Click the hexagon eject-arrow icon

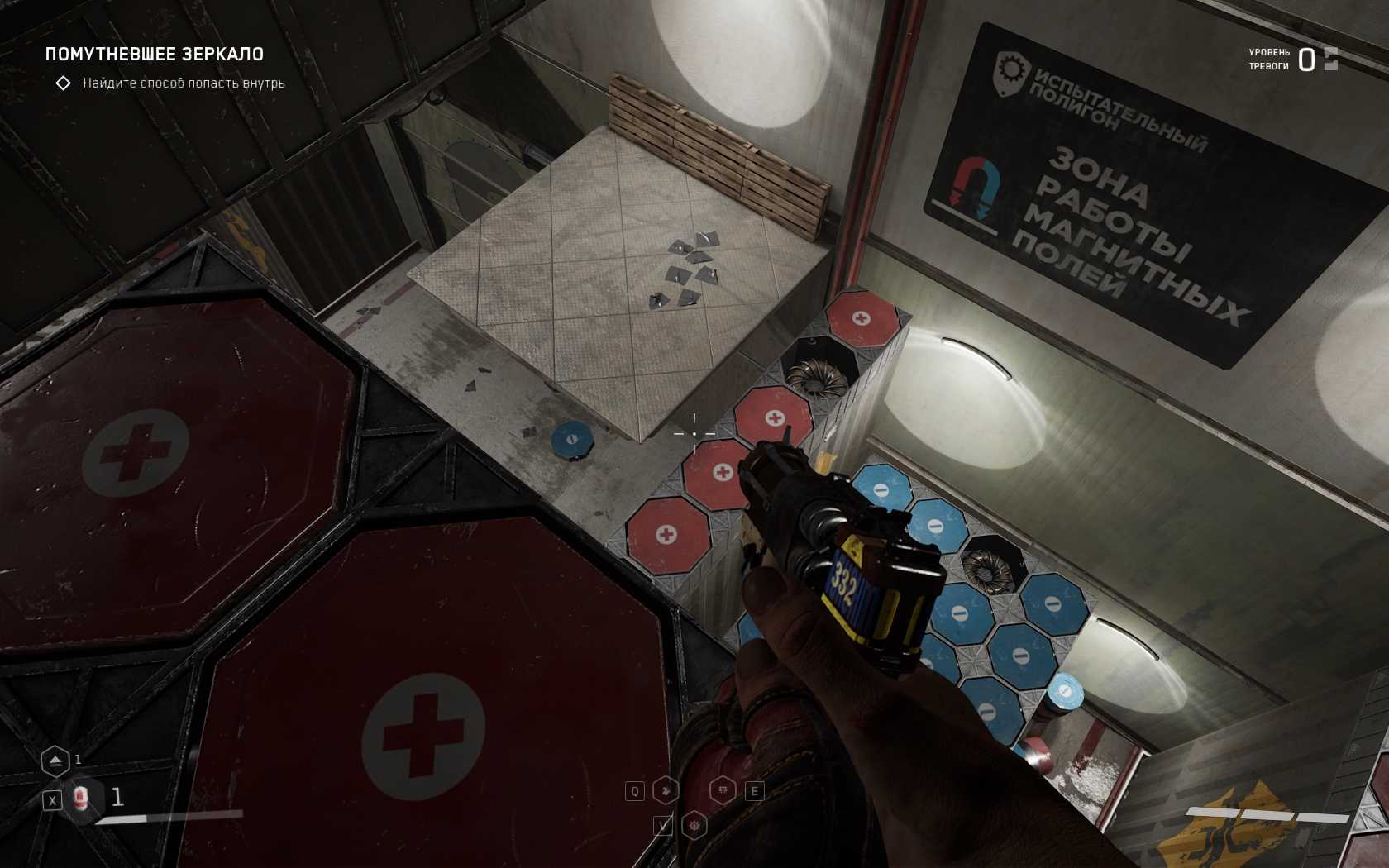[x=55, y=761]
